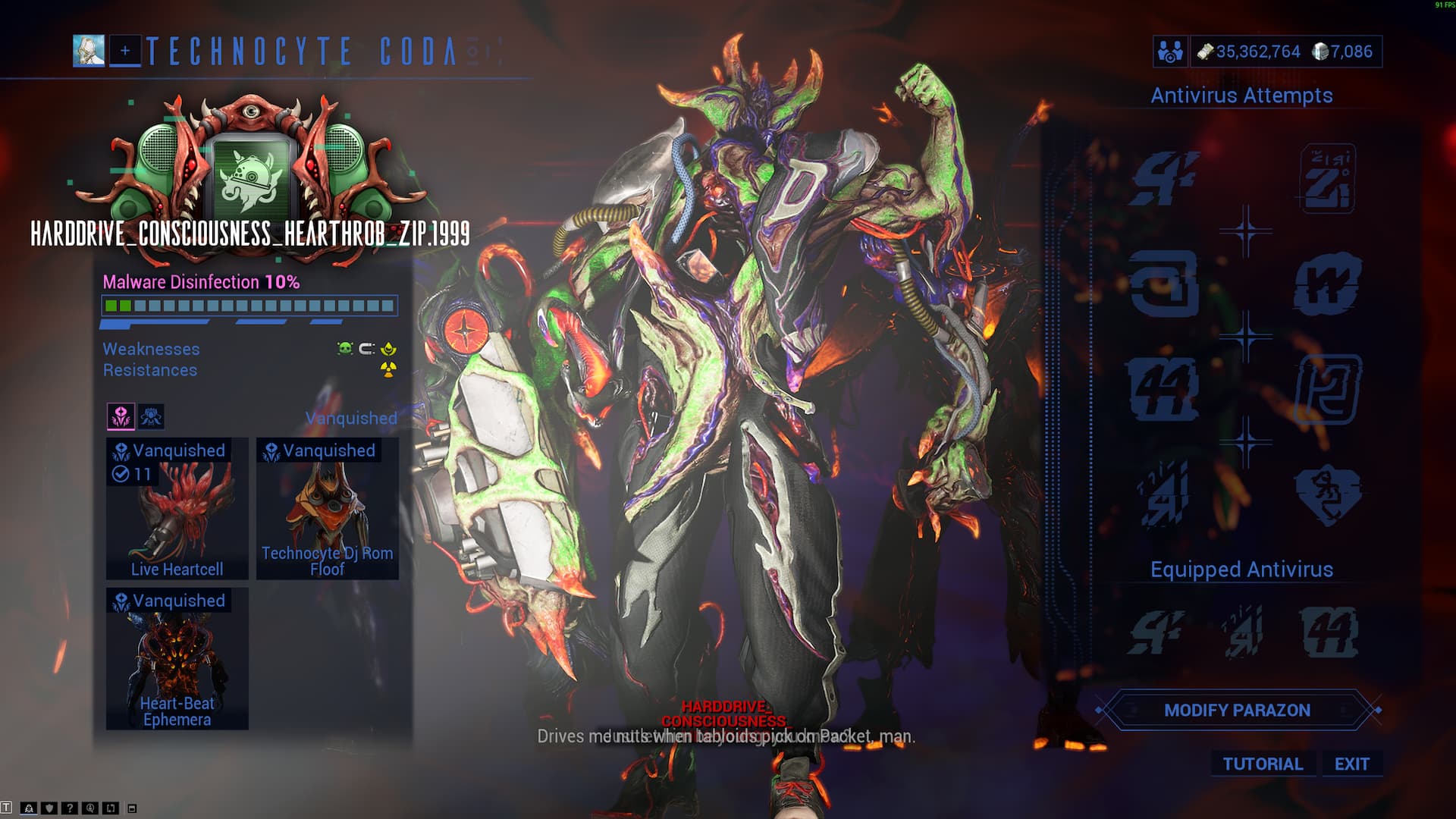Screen dimensions: 1456x819
Task: Select the Technocyte Dj Rom Floof reward
Action: 328,509
